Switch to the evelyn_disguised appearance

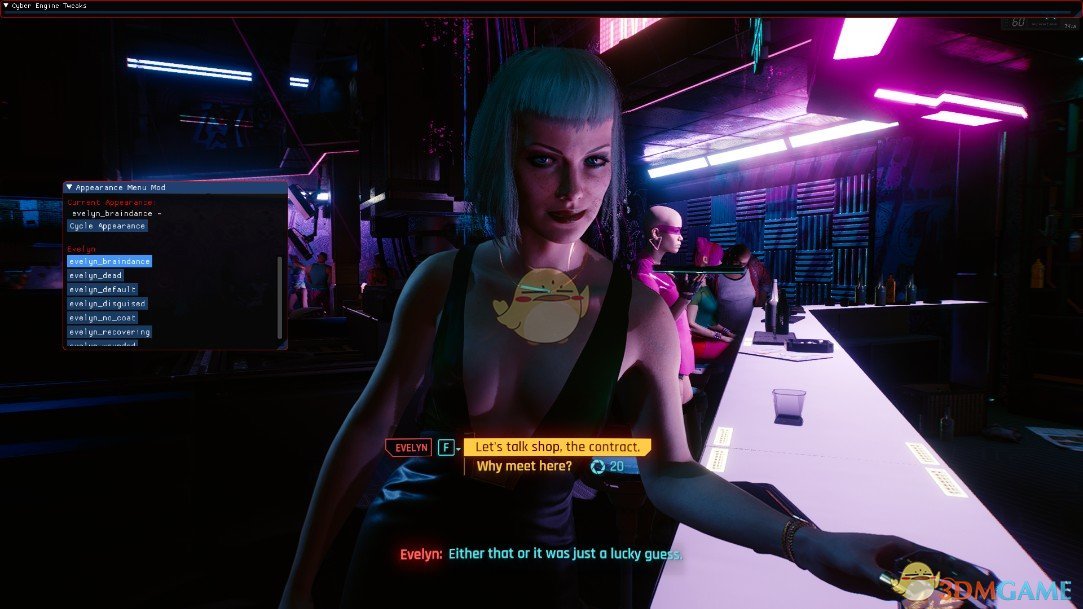[x=107, y=303]
